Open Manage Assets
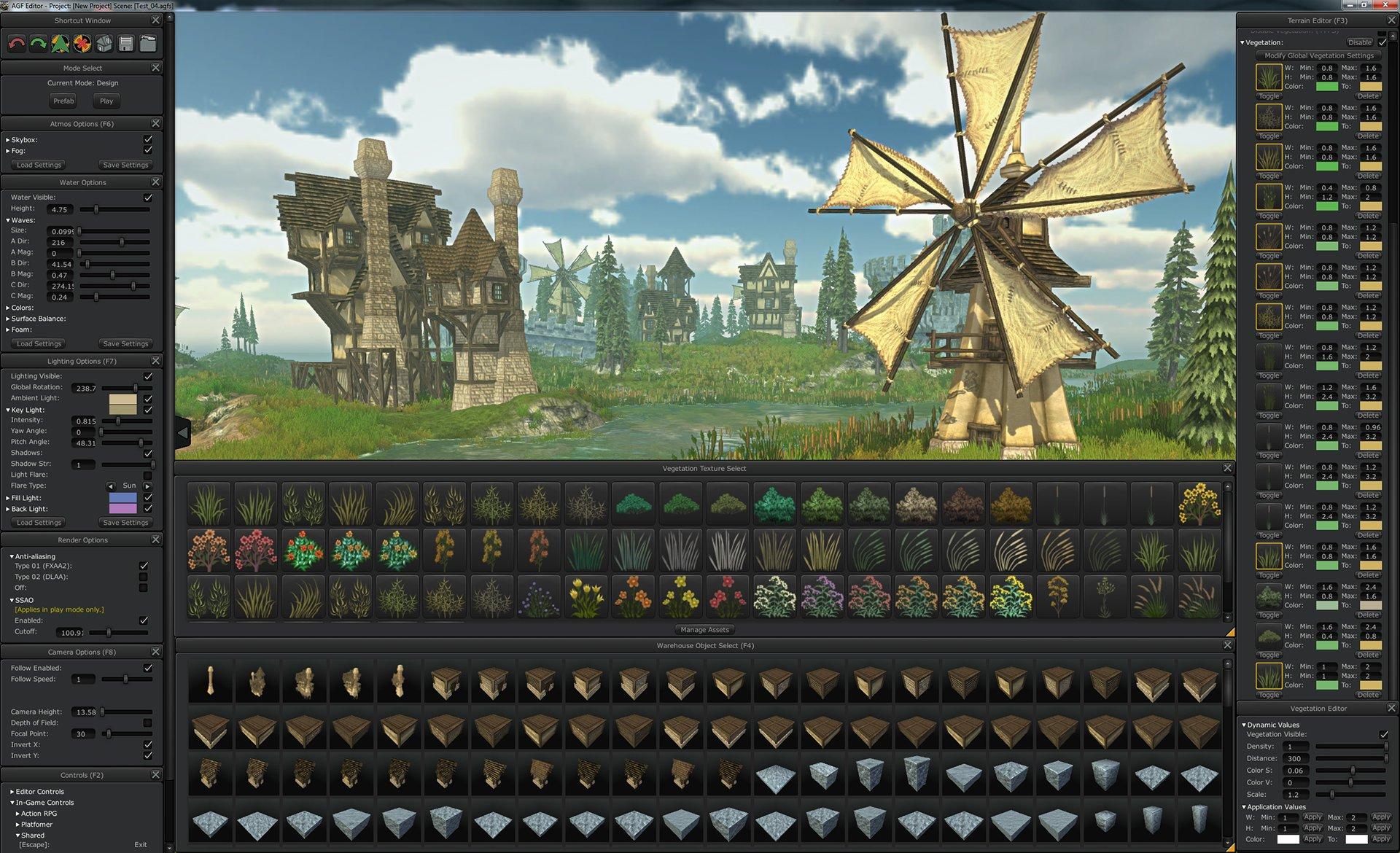Image resolution: width=1400 pixels, height=853 pixels. [x=704, y=630]
